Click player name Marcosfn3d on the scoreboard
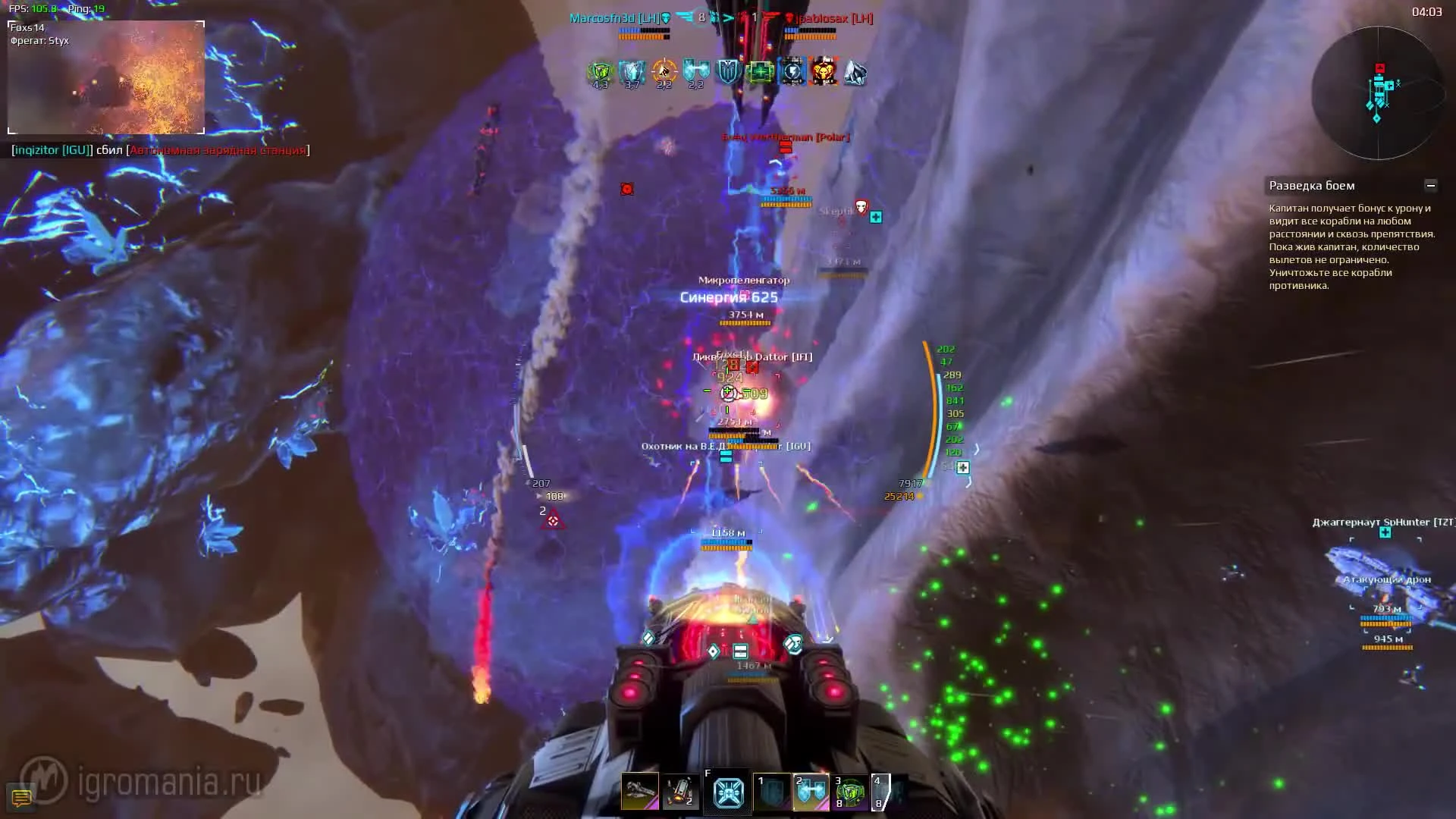This screenshot has width=1456, height=819. tap(603, 18)
